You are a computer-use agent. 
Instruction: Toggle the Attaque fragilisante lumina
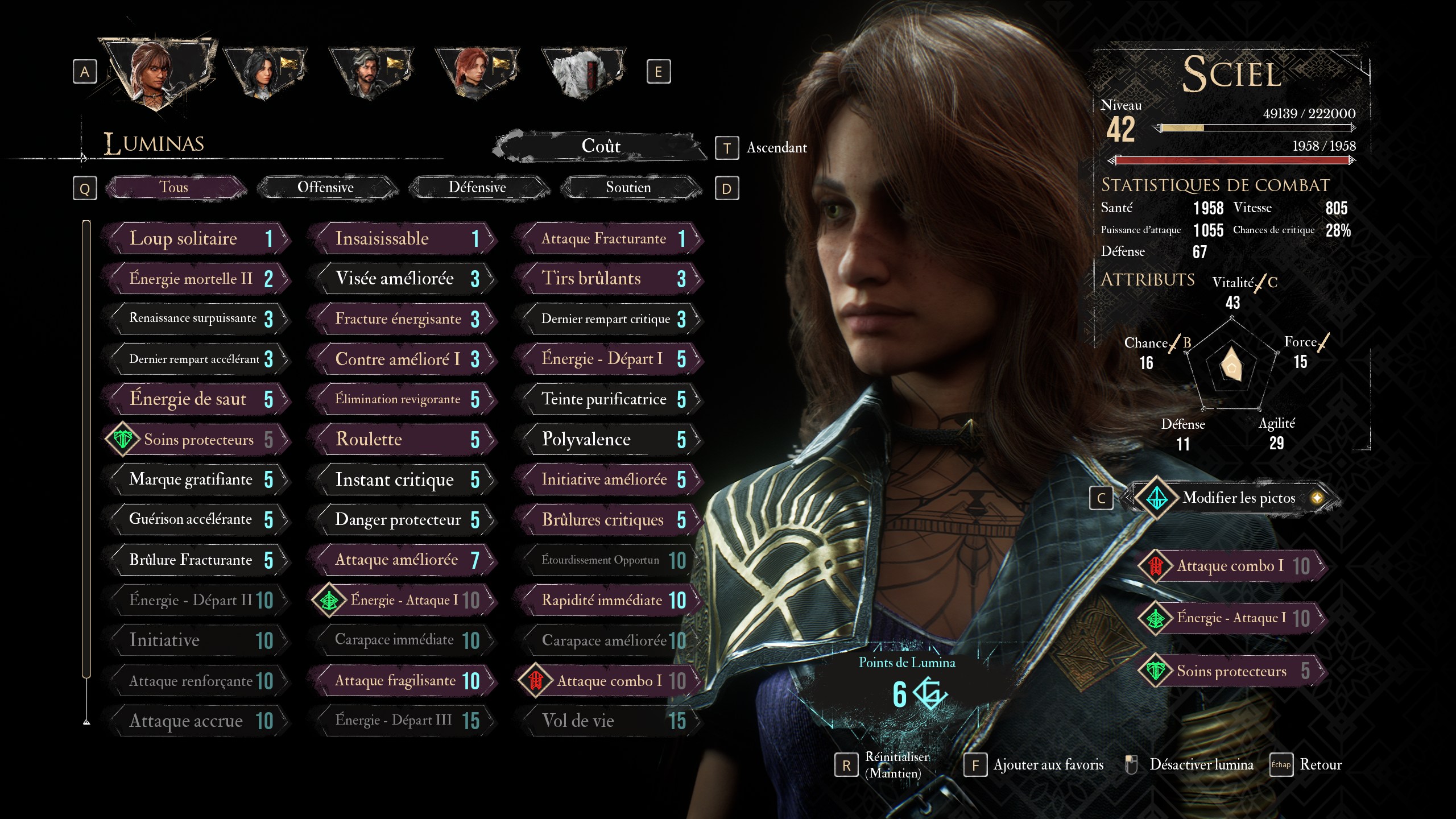pos(403,681)
